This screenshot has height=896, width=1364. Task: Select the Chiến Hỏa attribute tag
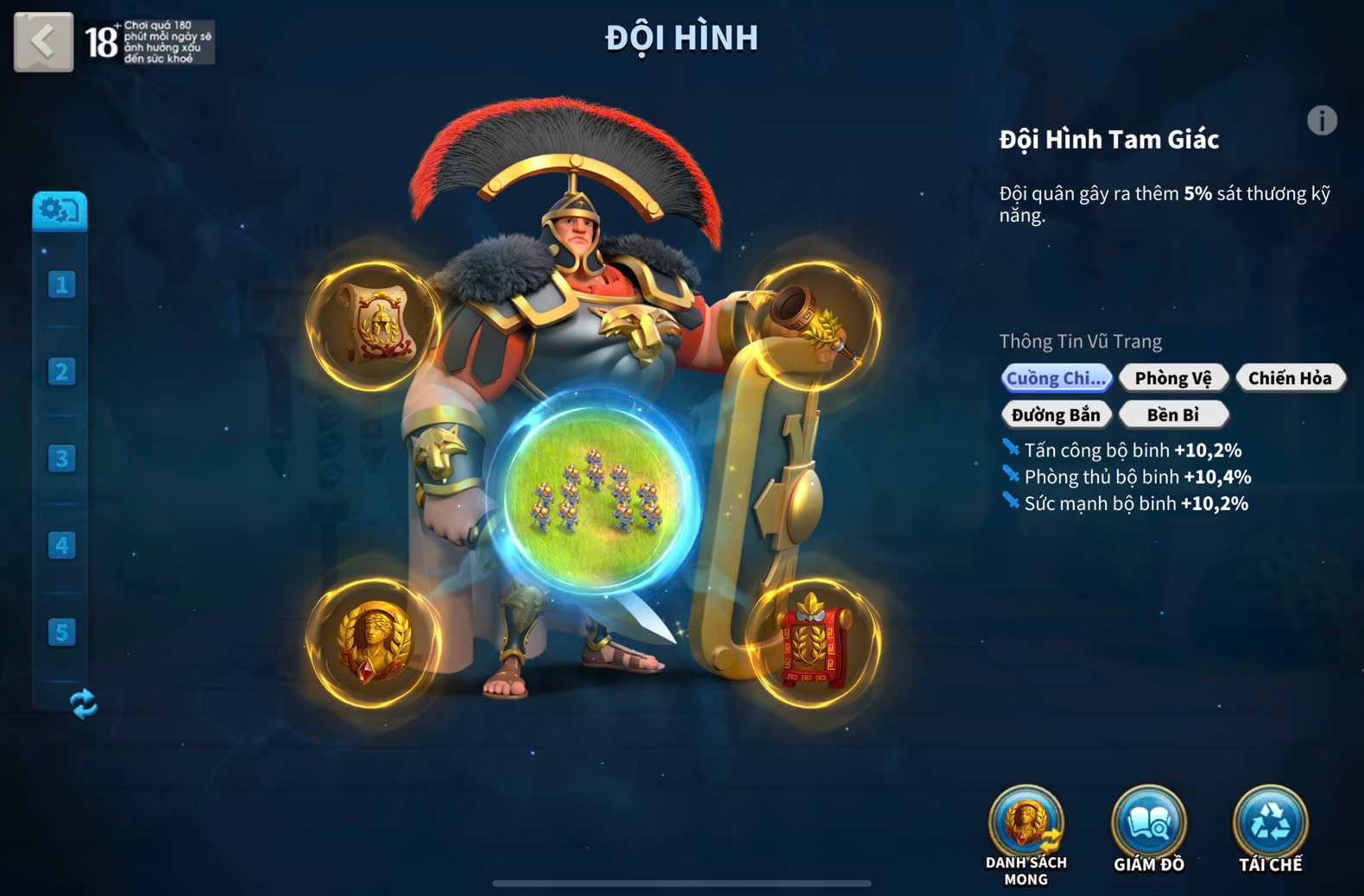click(x=1289, y=378)
